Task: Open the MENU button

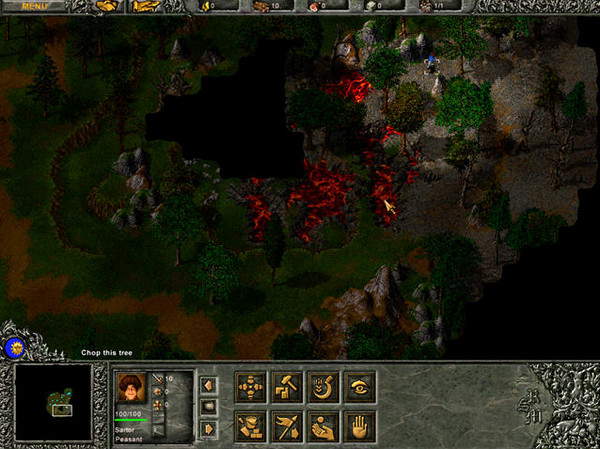Action: (32, 6)
